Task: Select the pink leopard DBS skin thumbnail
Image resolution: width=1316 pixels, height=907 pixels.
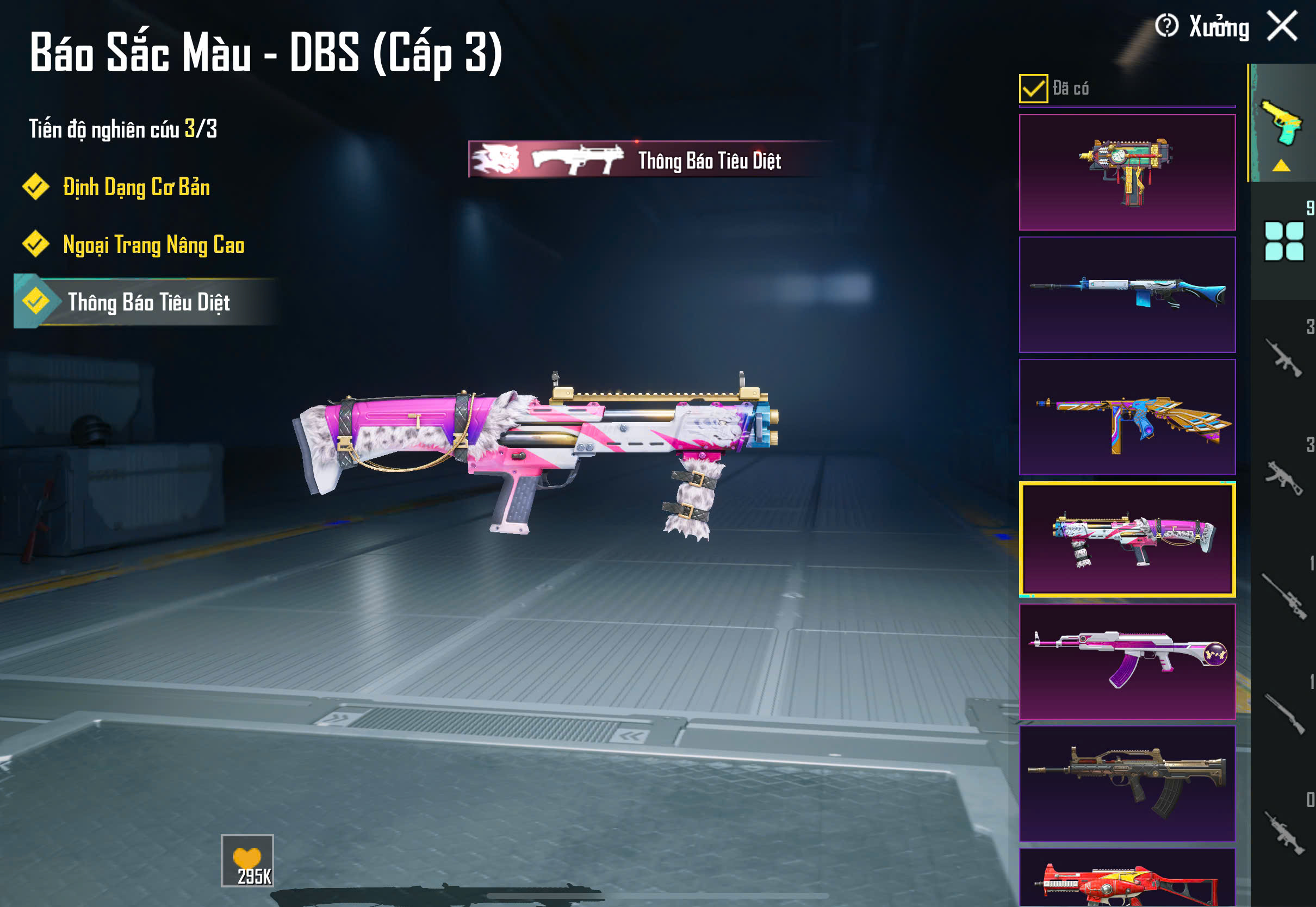Action: coord(1127,539)
